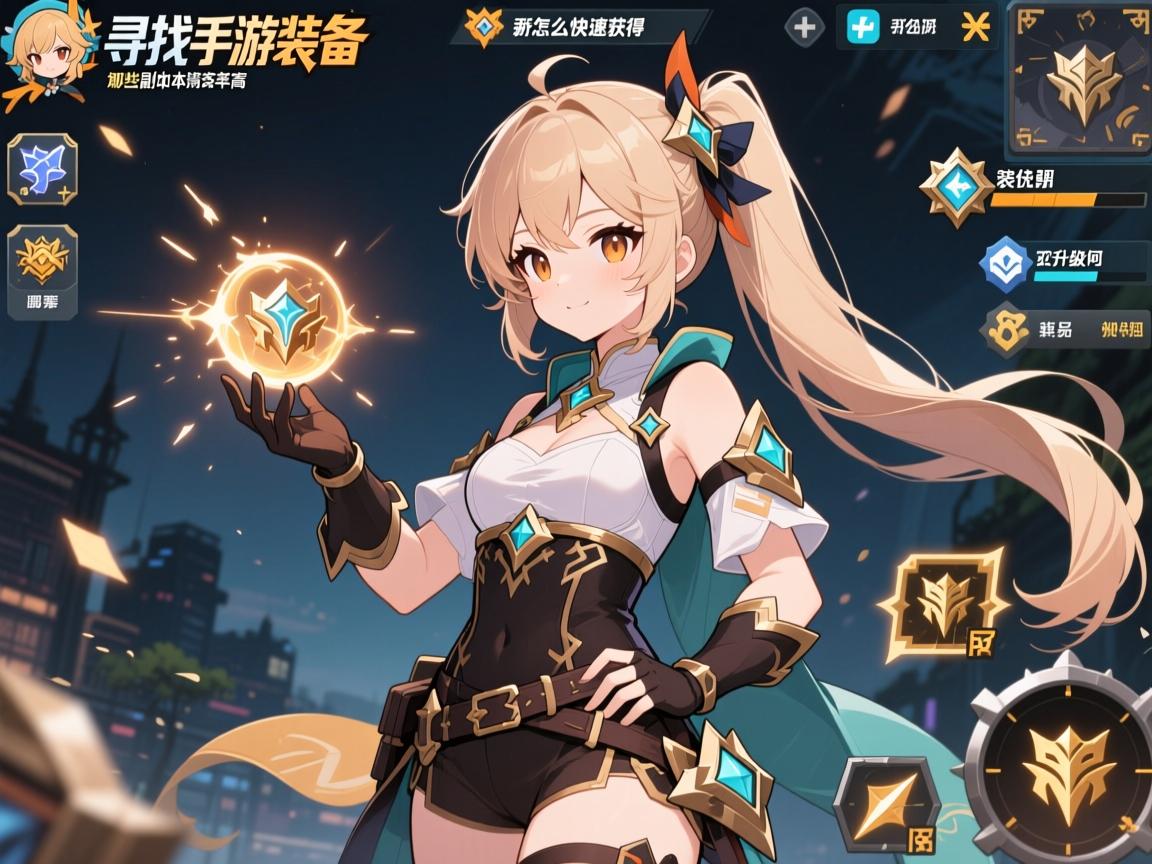Image resolution: width=1152 pixels, height=864 pixels.
Task: Click the gray plus button
Action: [803, 27]
